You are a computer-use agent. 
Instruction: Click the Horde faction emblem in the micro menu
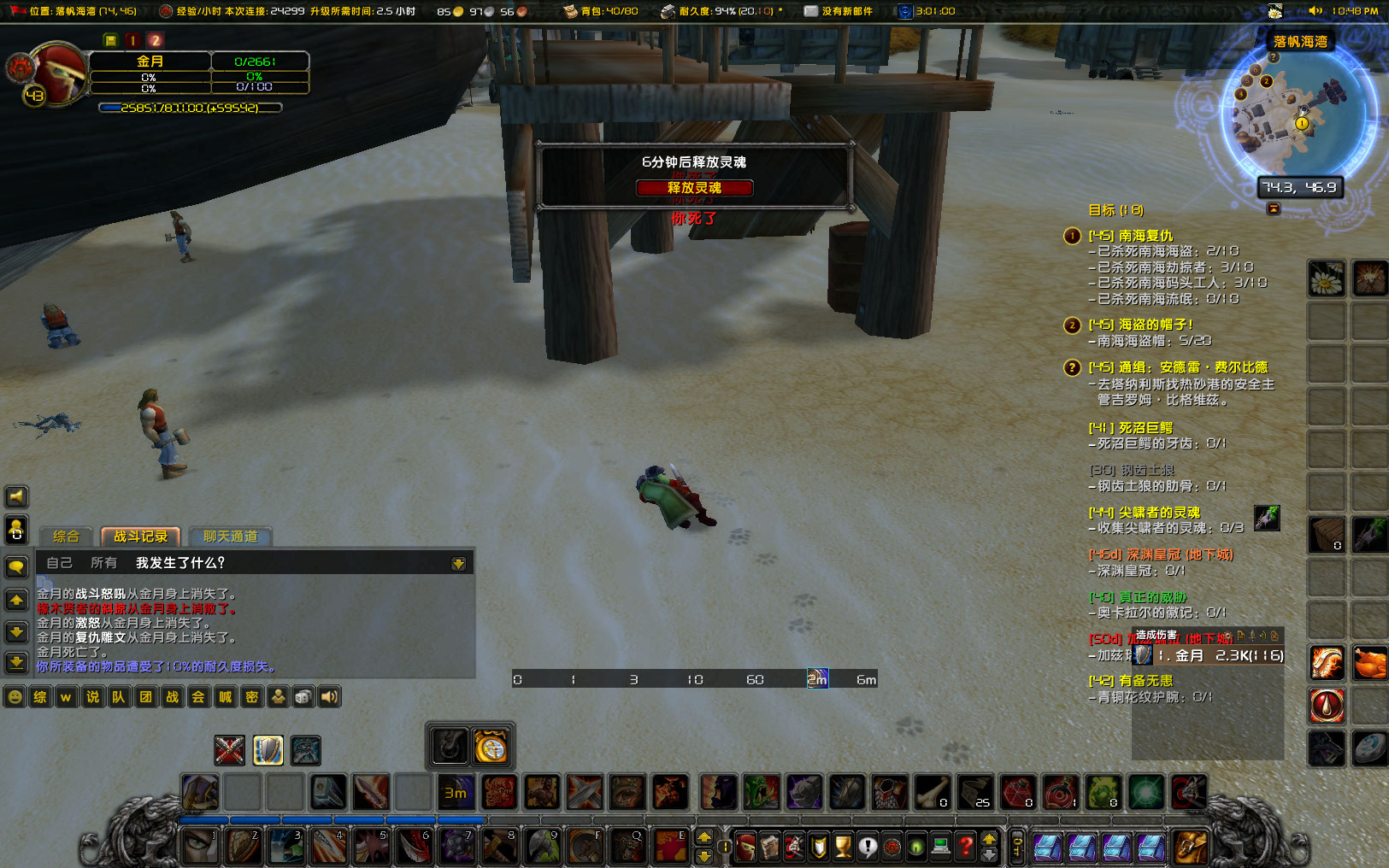tap(892, 845)
